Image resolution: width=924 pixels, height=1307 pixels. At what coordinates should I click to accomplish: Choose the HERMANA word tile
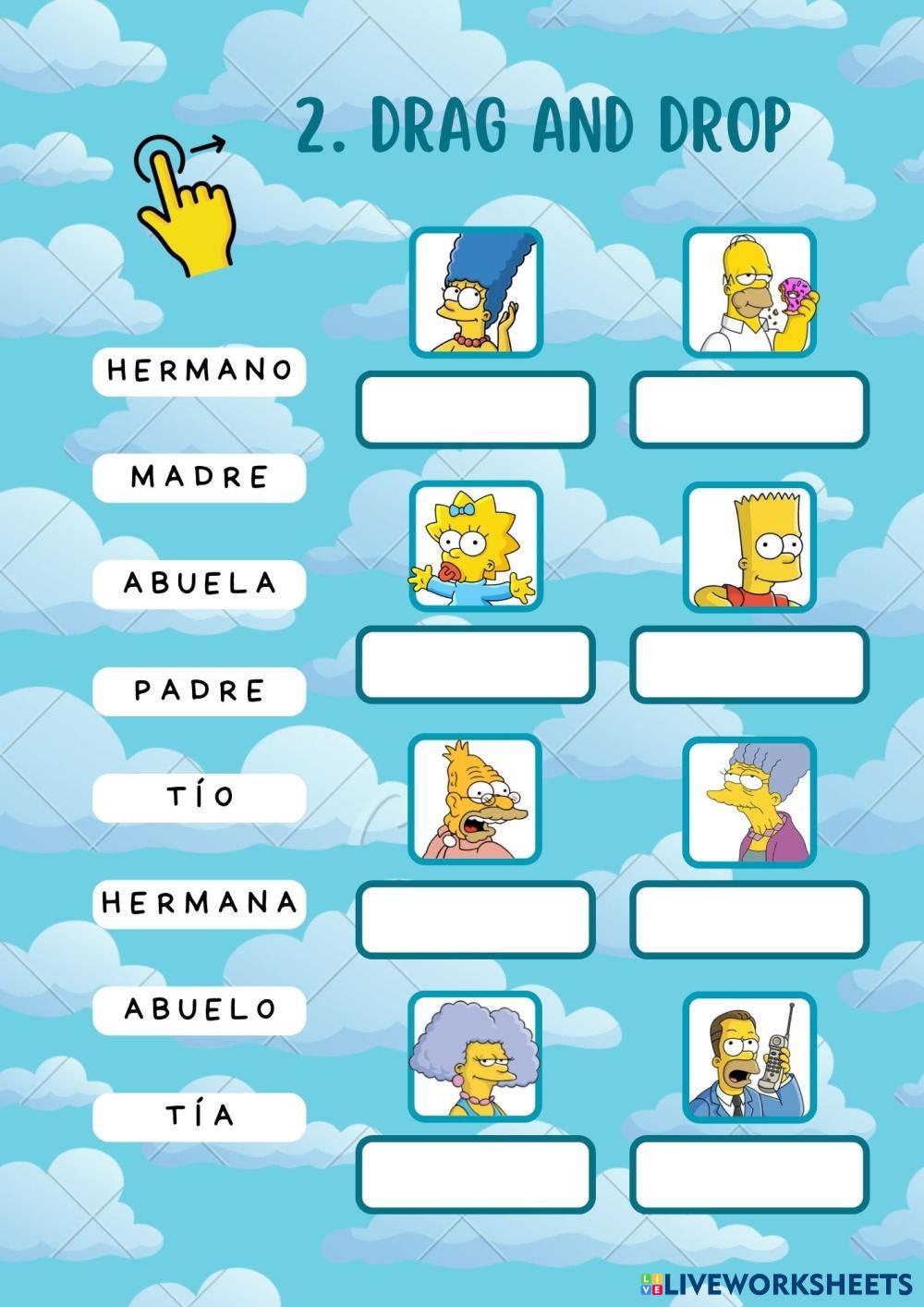click(199, 903)
